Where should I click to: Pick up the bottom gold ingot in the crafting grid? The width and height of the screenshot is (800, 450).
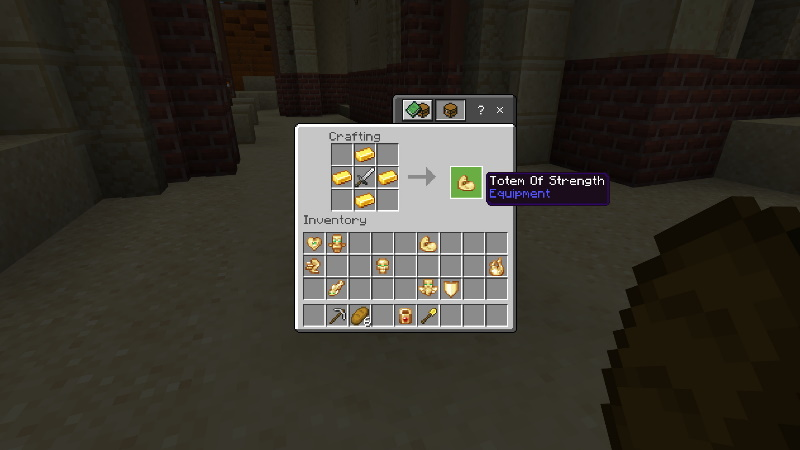pos(365,201)
